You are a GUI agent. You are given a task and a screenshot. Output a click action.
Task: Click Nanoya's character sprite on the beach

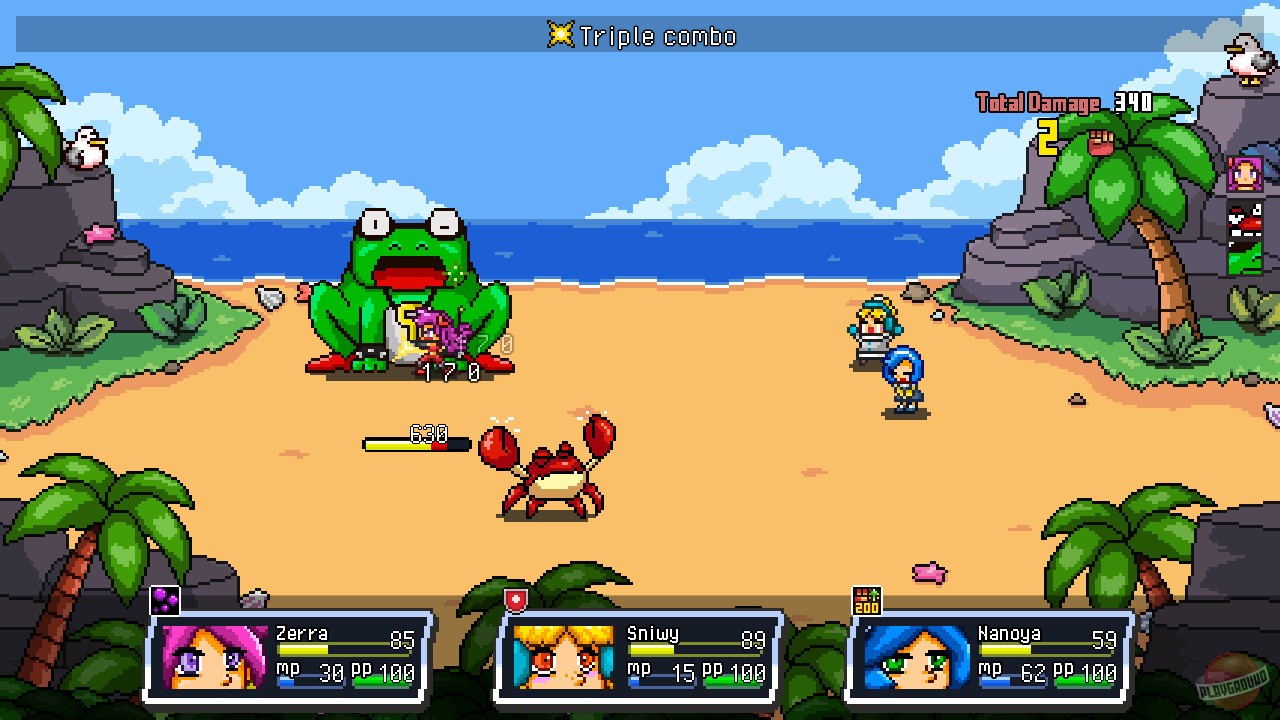pos(903,375)
